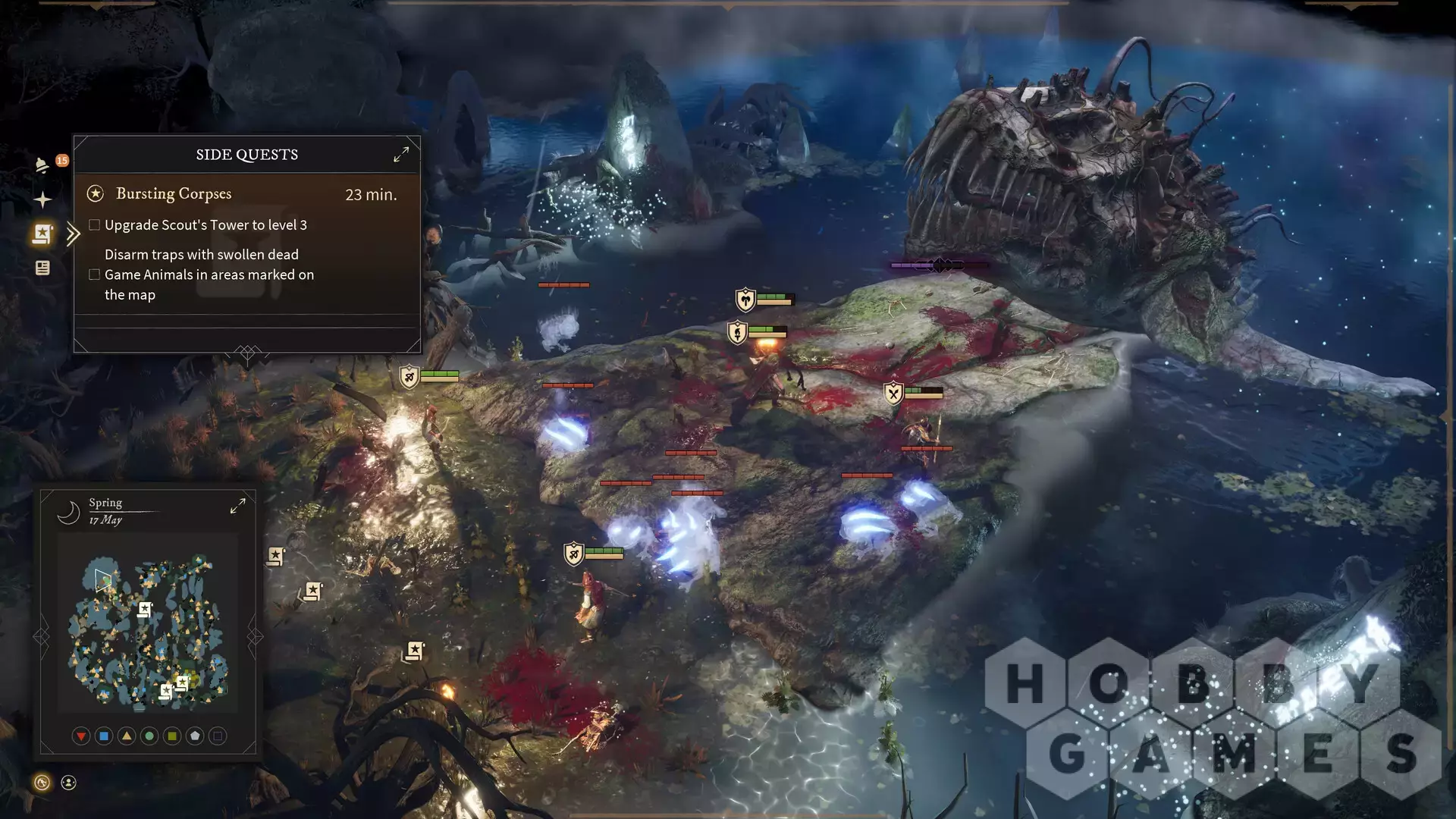Toggle the olive square minimap filter
This screenshot has height=819, width=1456.
(172, 736)
